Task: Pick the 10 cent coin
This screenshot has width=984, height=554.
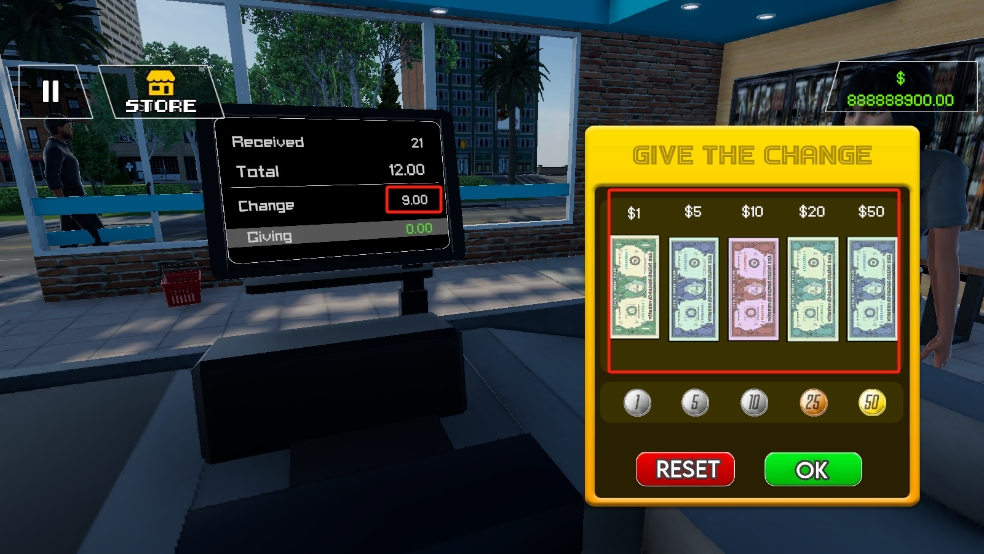Action: [x=754, y=403]
